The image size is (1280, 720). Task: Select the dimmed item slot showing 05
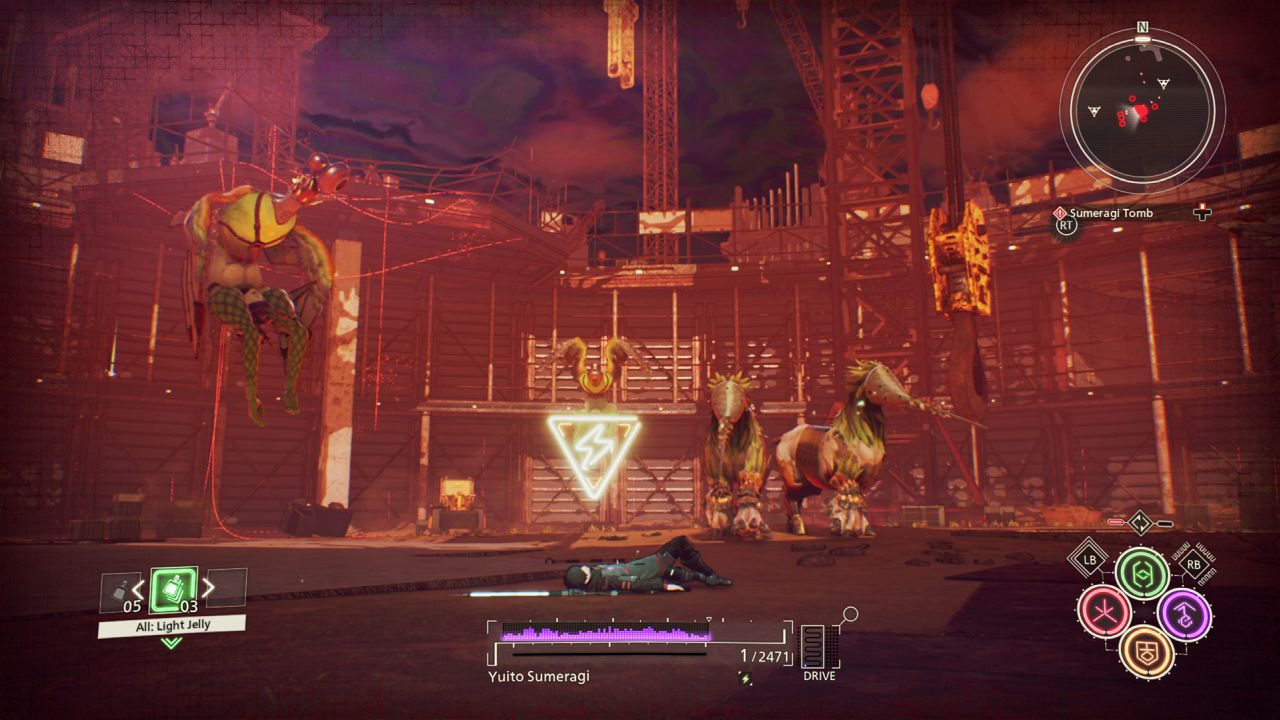pyautogui.click(x=120, y=591)
